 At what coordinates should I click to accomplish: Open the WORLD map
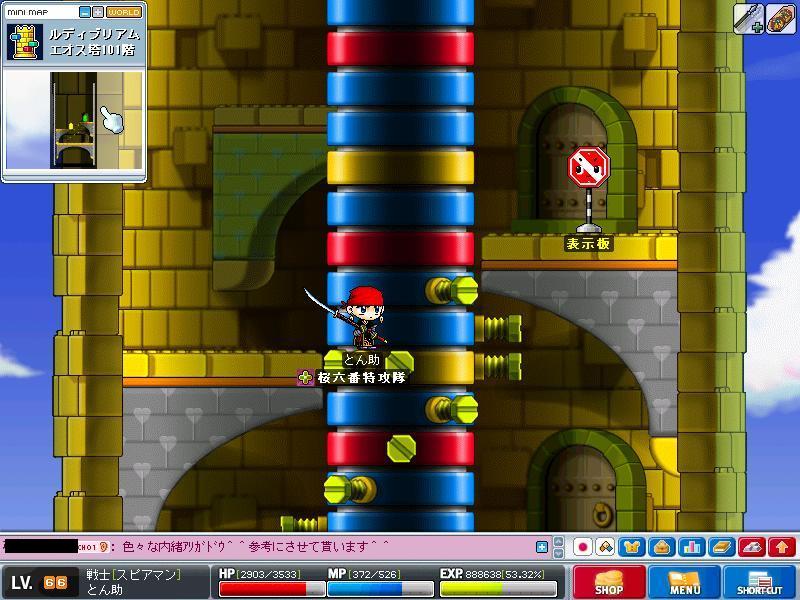tap(124, 12)
